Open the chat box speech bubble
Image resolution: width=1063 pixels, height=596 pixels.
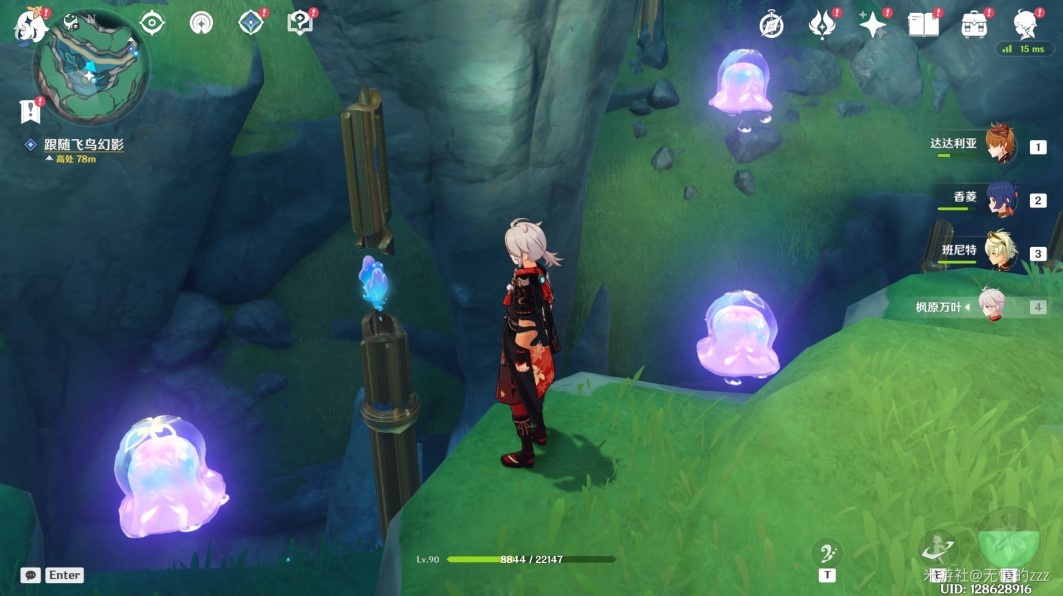[x=31, y=575]
